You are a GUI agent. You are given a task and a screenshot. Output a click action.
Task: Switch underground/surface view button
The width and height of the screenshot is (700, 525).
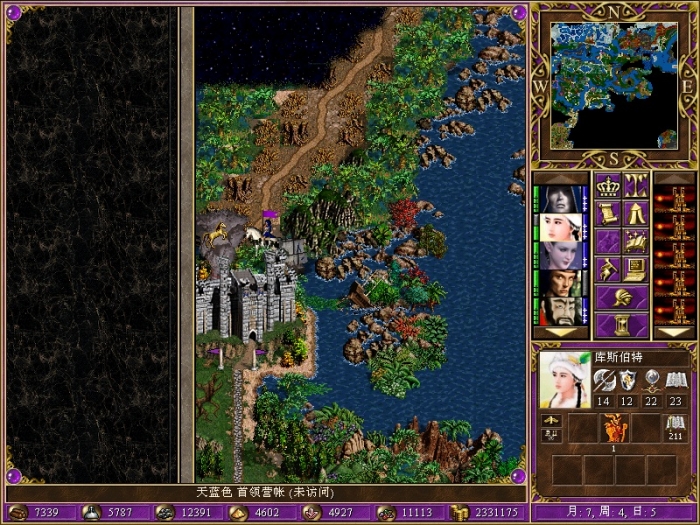[636, 185]
